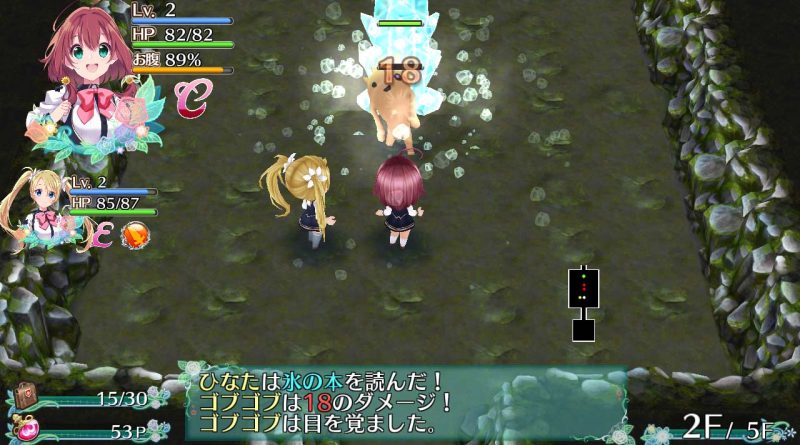Click the red-haired heroine's portrait

tap(88, 70)
